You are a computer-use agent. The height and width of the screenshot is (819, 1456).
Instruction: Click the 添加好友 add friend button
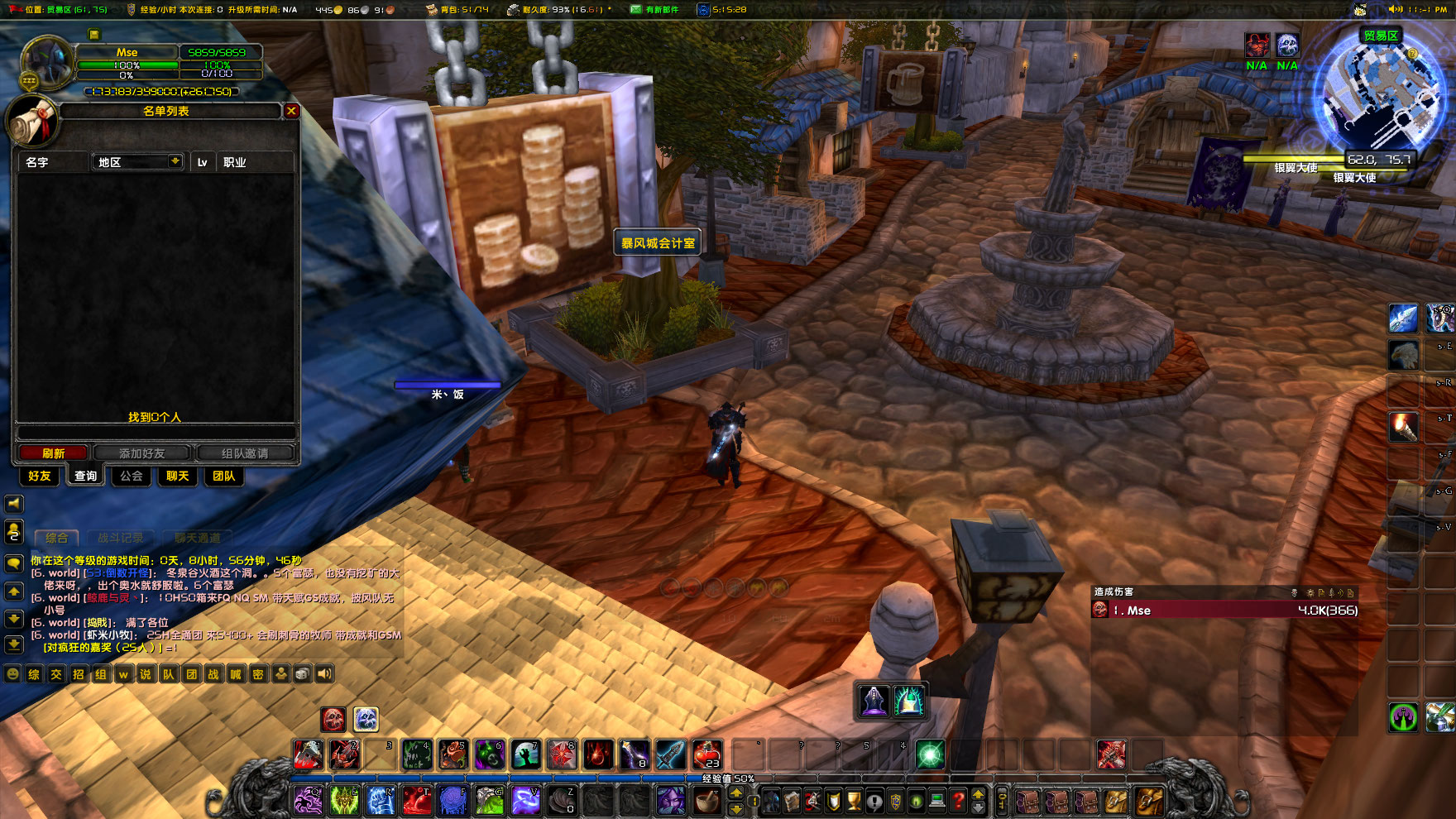[143, 453]
